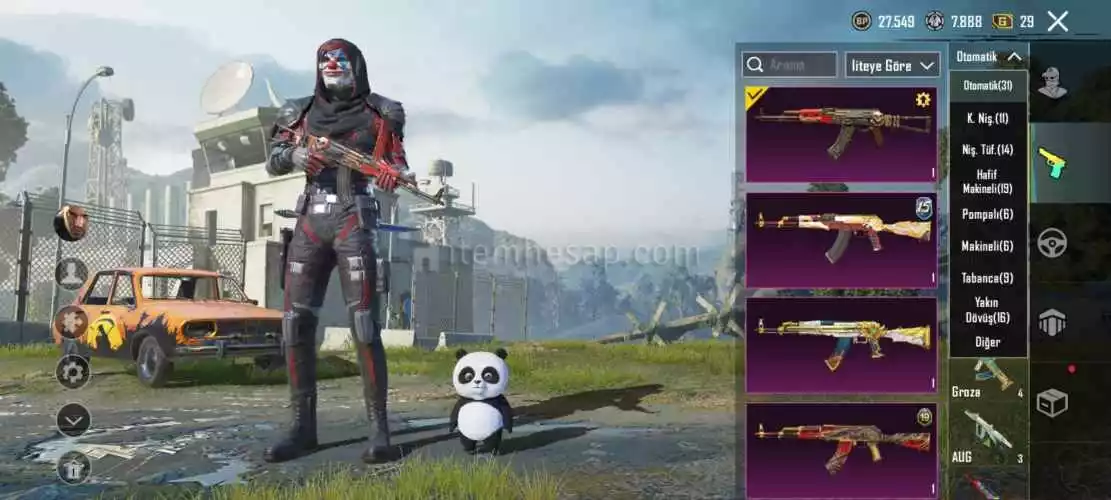
Task: Open the gear settings icon beside the car
Action: (x=72, y=372)
